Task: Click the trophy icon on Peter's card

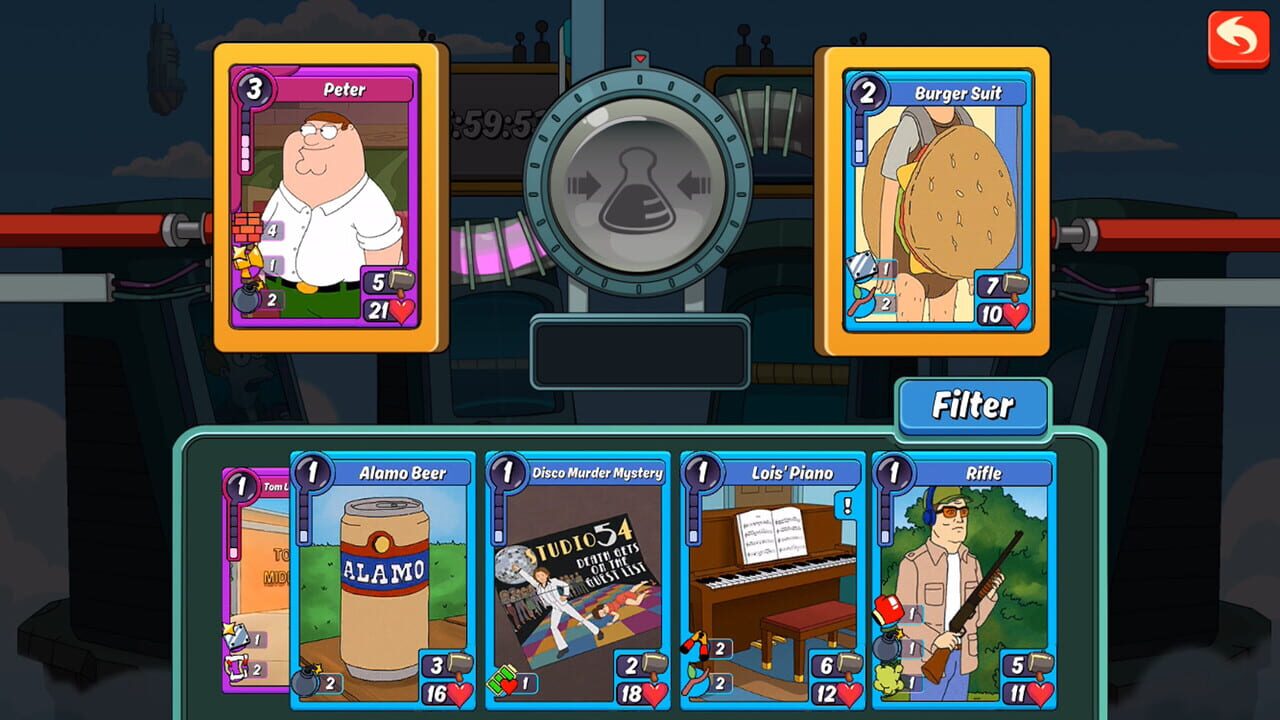Action: click(246, 261)
